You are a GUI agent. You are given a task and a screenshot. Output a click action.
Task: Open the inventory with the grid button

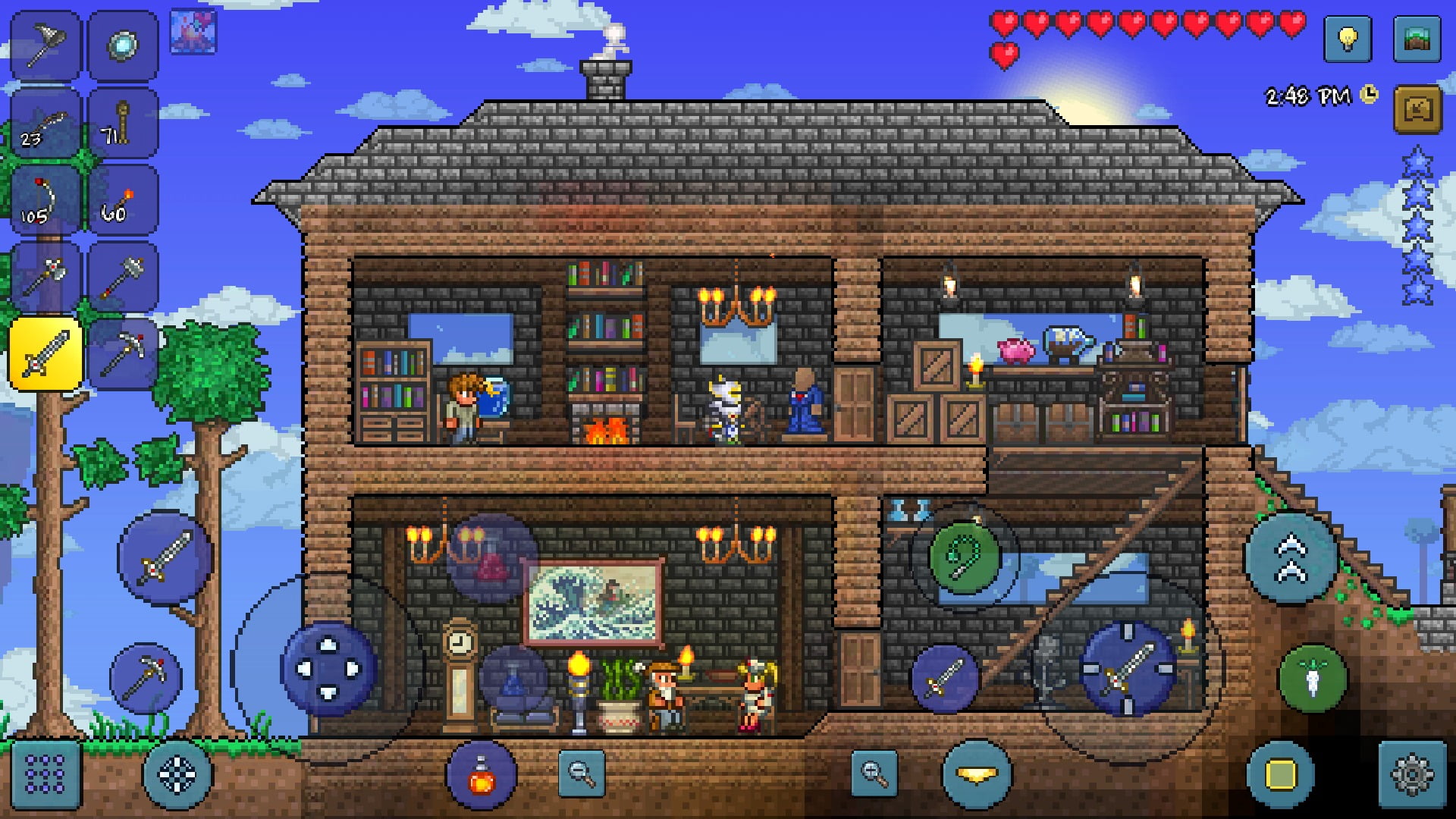tap(44, 773)
